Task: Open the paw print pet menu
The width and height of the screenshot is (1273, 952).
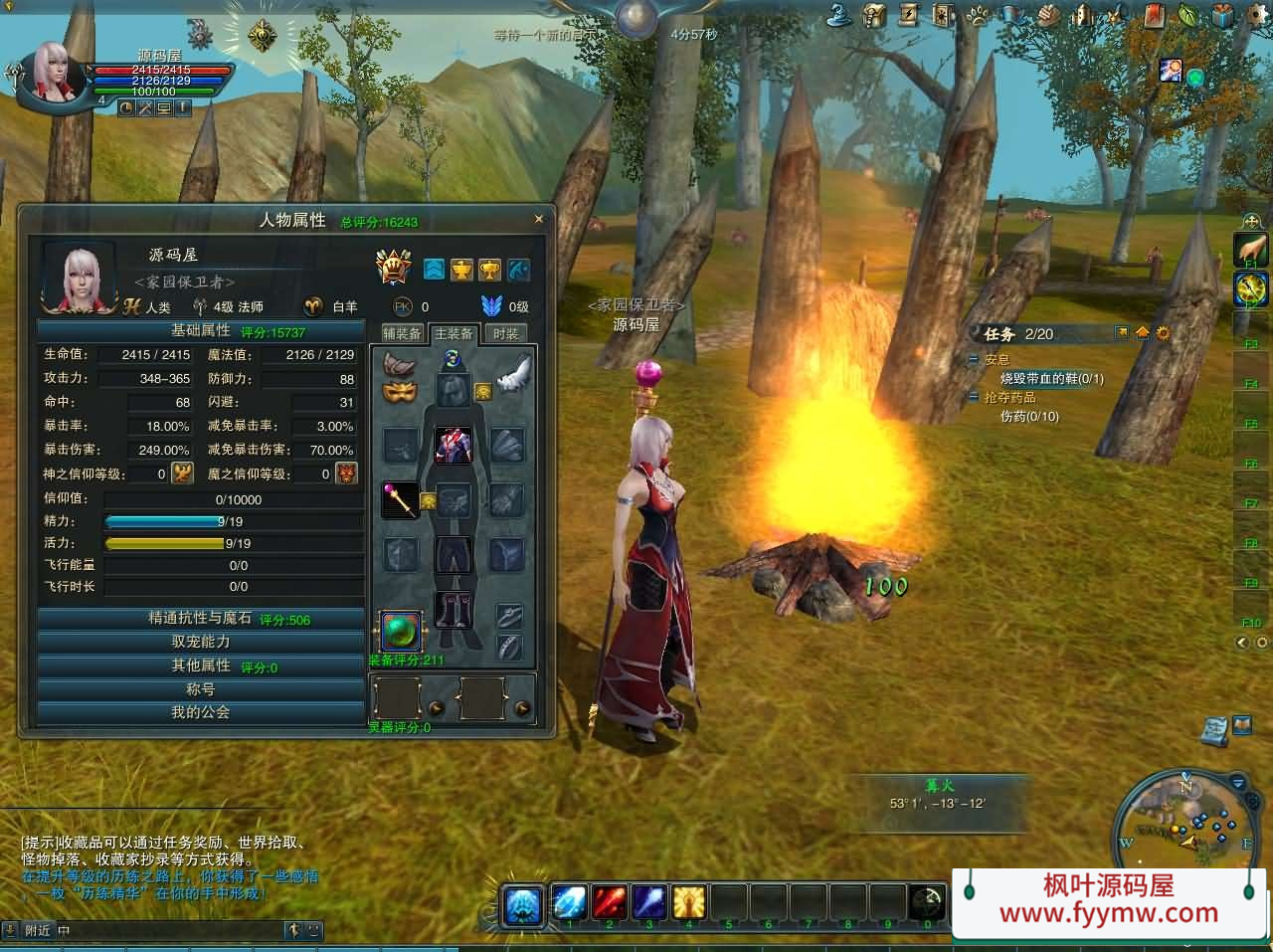Action: (978, 15)
